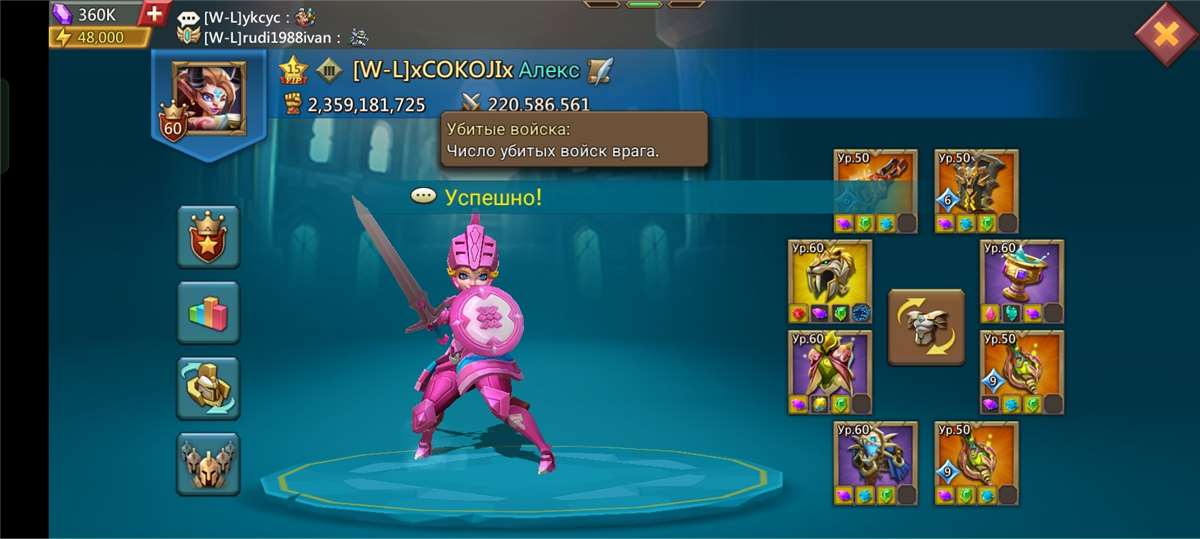Viewport: 1200px width, 539px height.
Task: Show the colored bar chart stats
Action: [x=208, y=312]
